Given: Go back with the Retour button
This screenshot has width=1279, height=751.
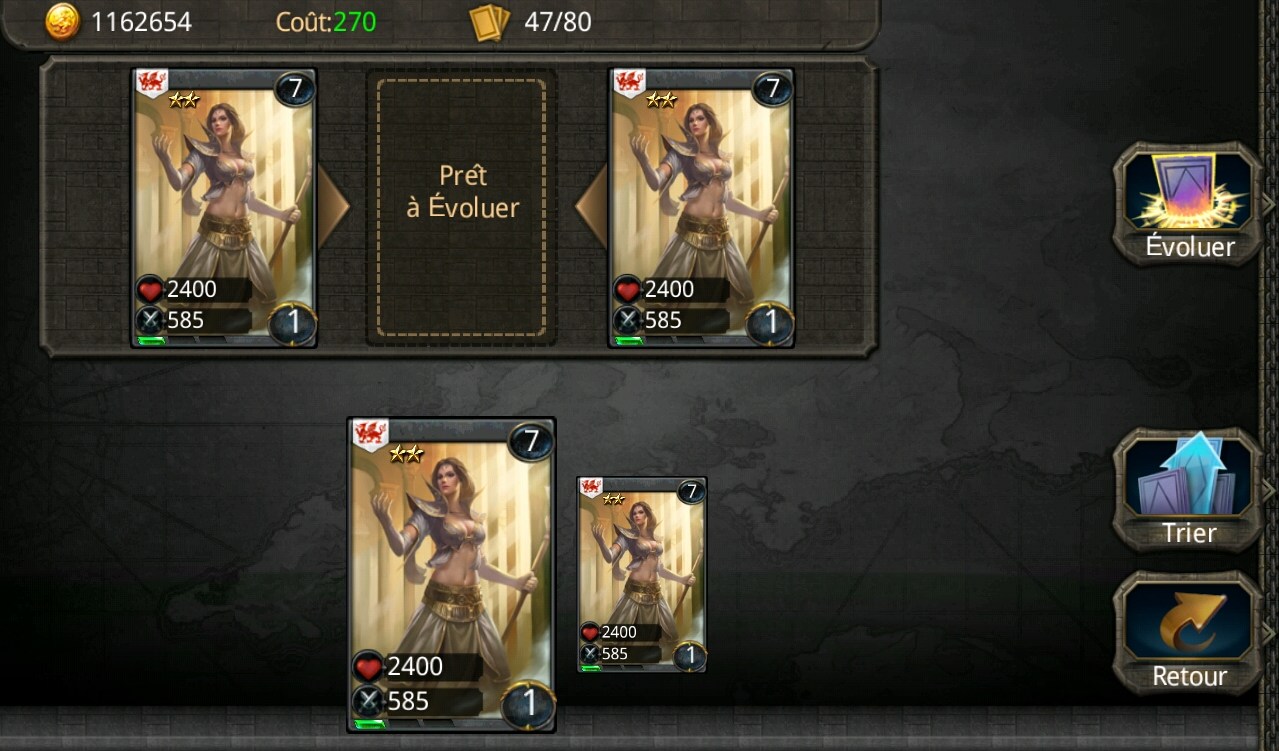Looking at the screenshot, I should [x=1188, y=633].
